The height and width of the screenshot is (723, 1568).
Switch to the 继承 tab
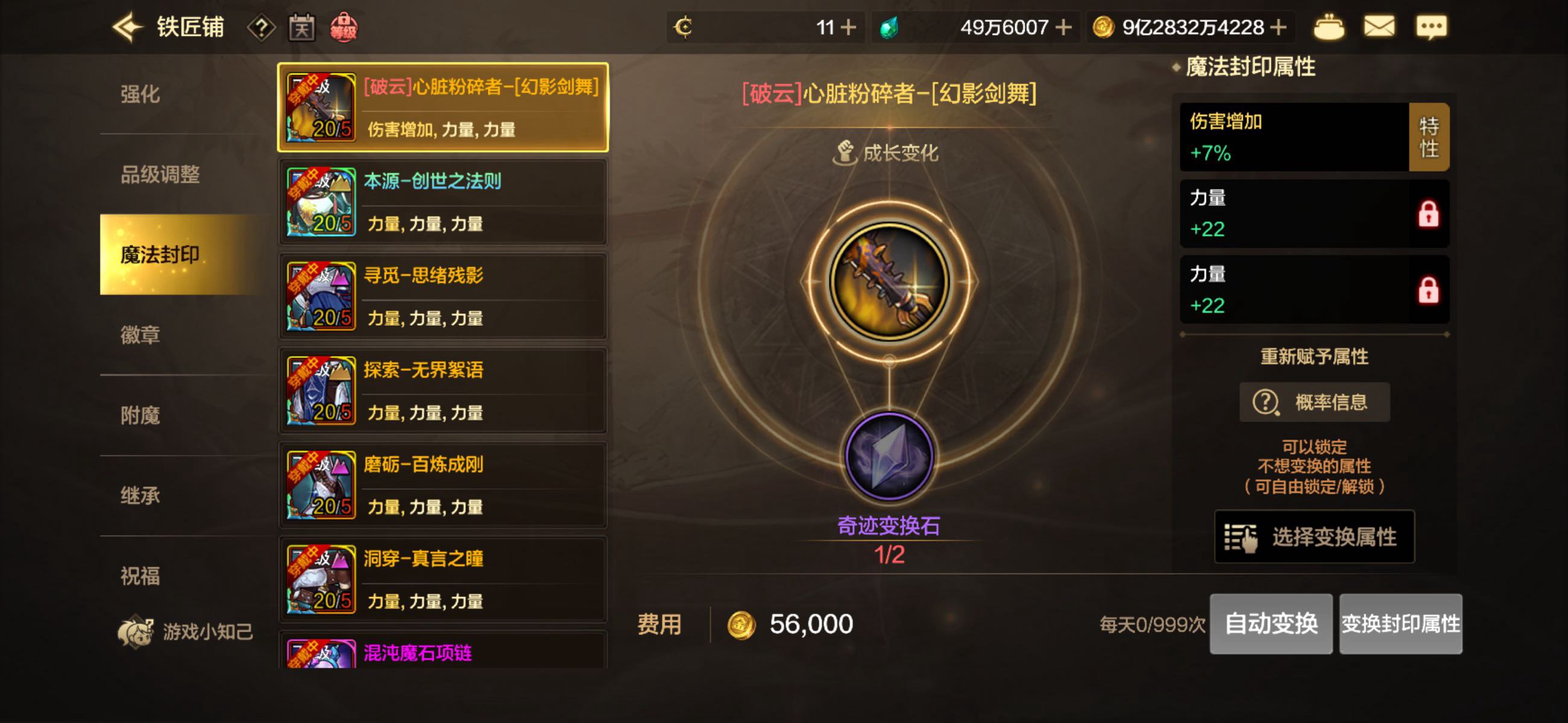coord(140,495)
